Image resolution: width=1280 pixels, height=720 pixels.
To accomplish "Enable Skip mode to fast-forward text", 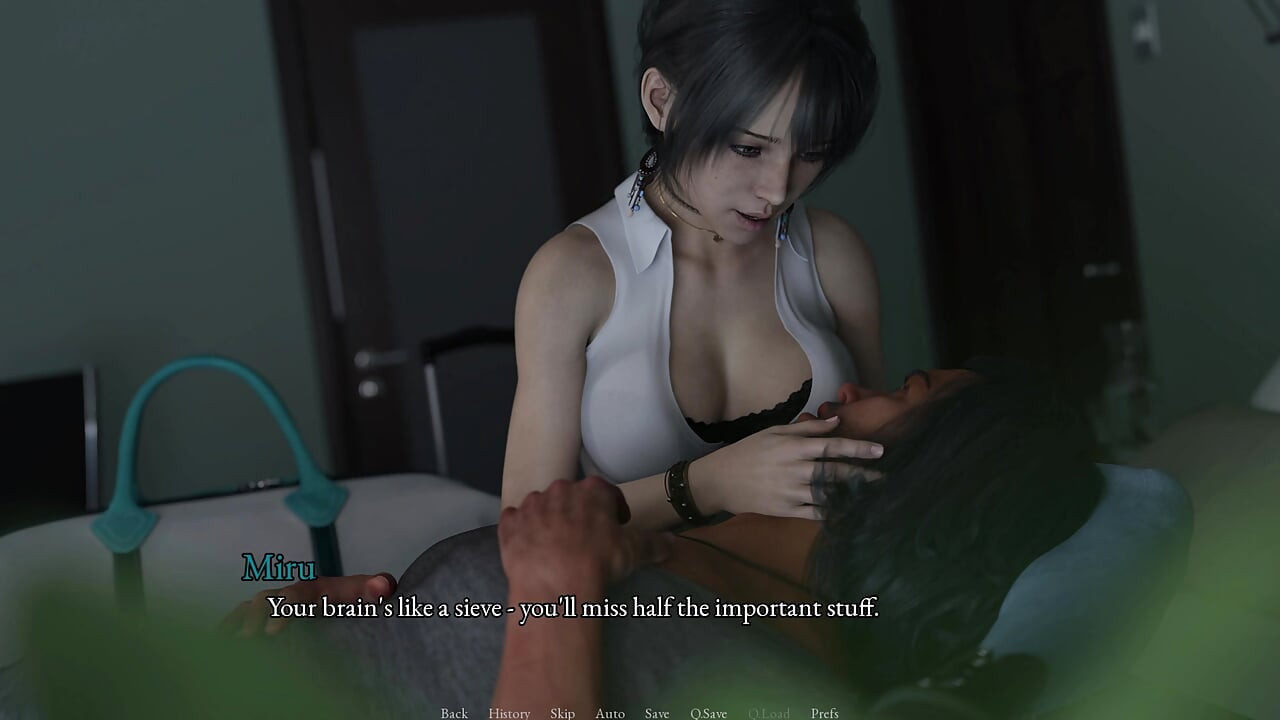I will coord(561,713).
